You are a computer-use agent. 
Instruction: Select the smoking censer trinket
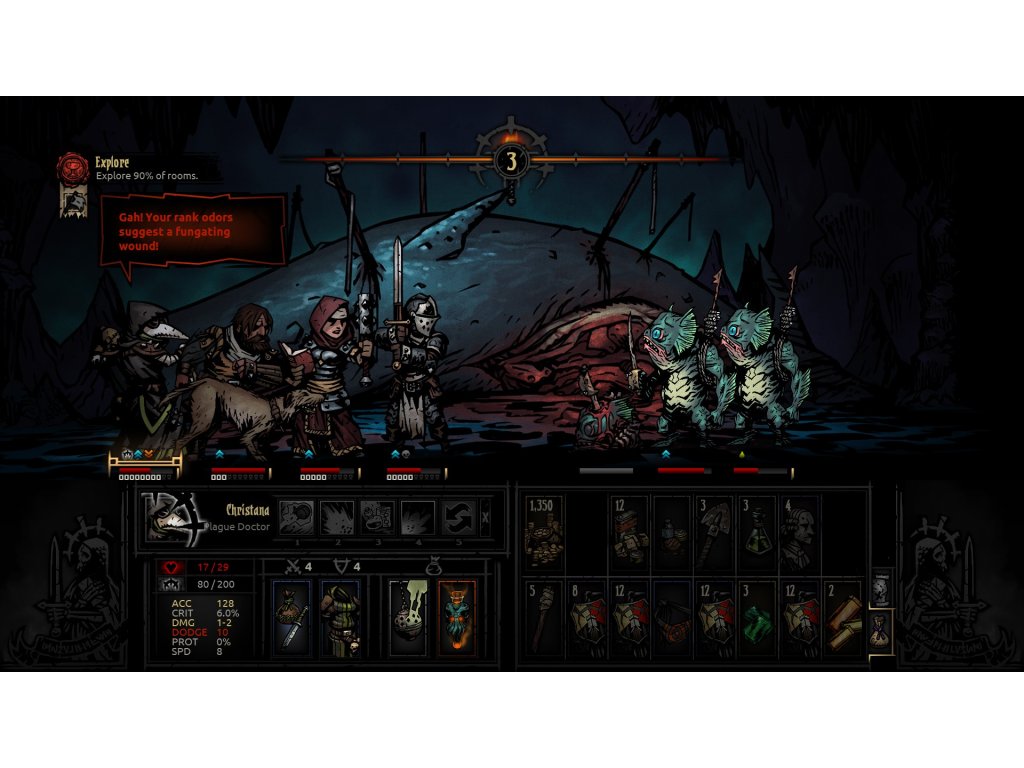click(408, 617)
